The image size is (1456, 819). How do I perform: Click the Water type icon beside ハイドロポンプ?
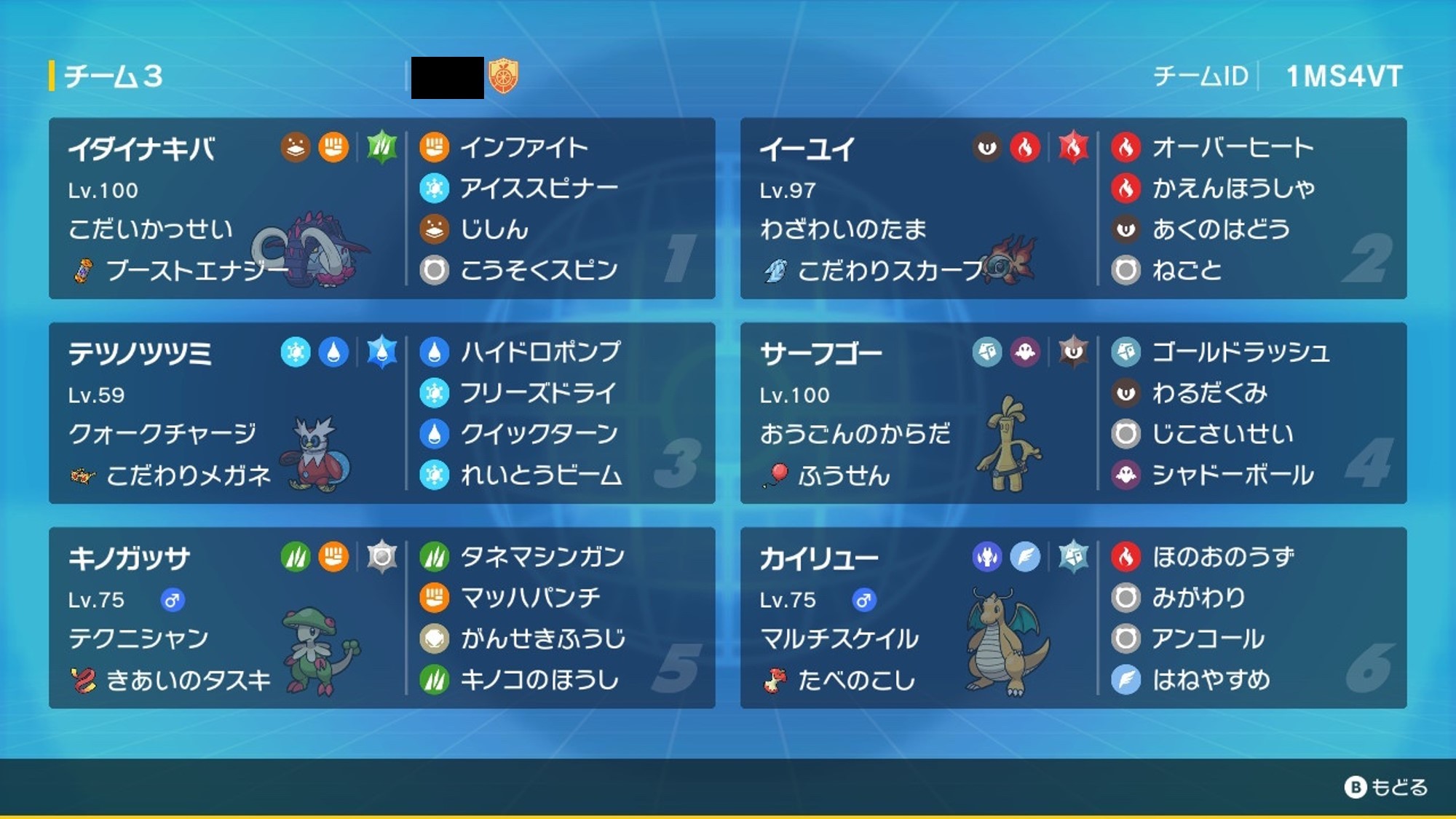pyautogui.click(x=435, y=353)
